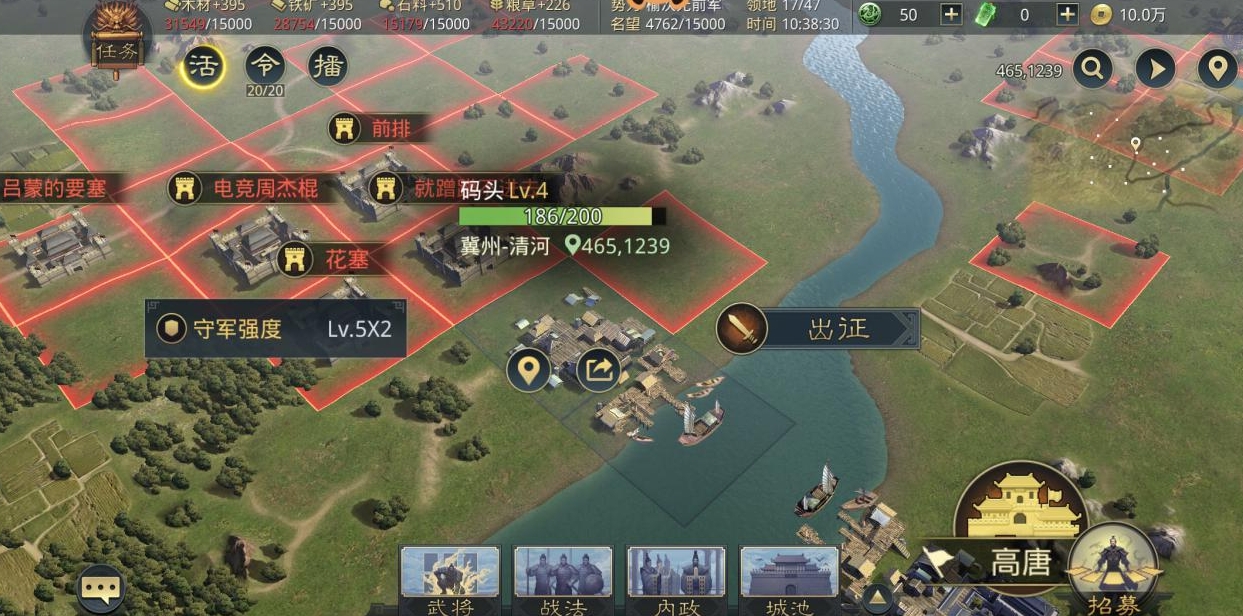This screenshot has height=616, width=1243.
Task: Select the 活 round button
Action: click(203, 67)
